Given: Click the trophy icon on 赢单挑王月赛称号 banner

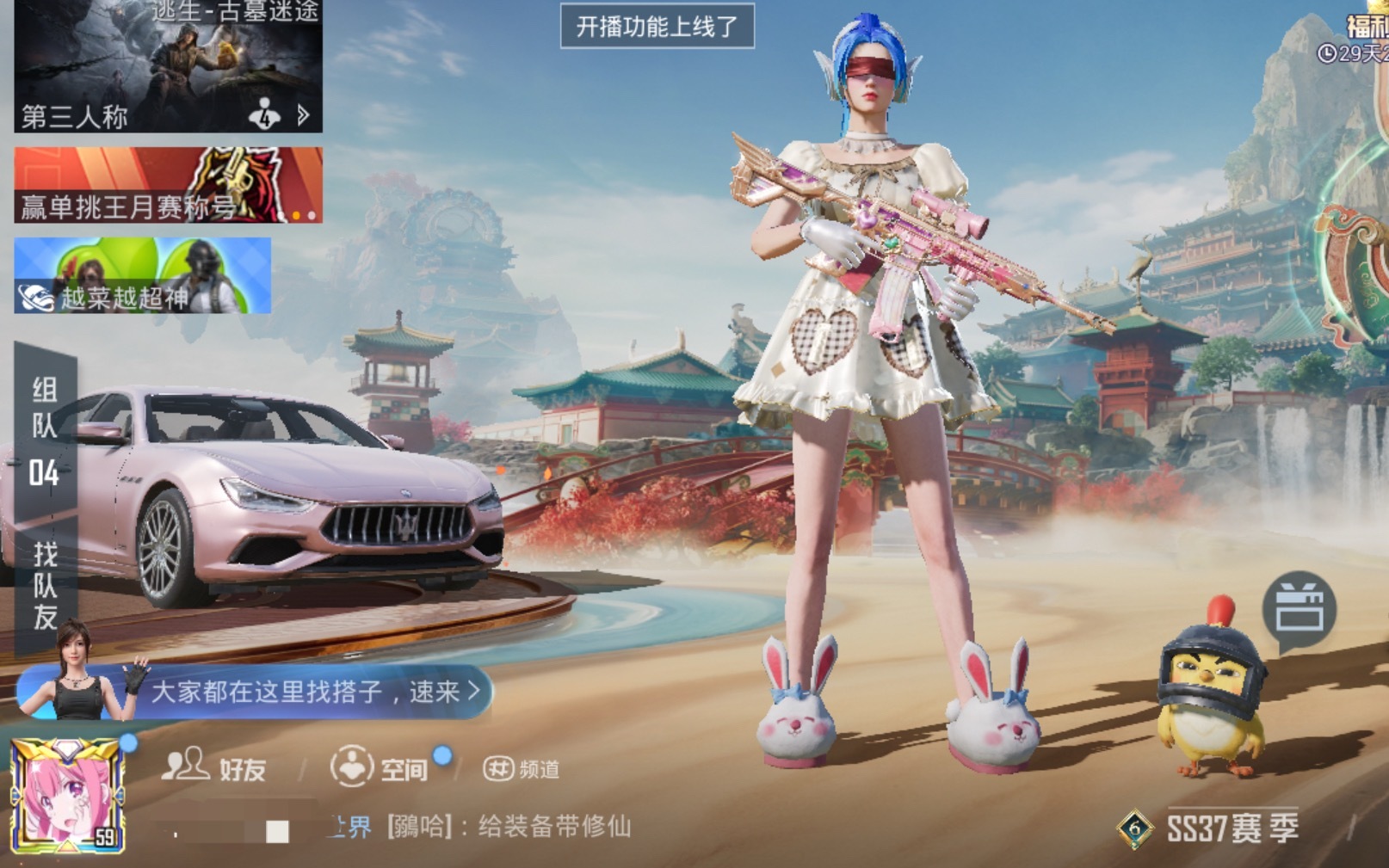Looking at the screenshot, I should [x=232, y=183].
